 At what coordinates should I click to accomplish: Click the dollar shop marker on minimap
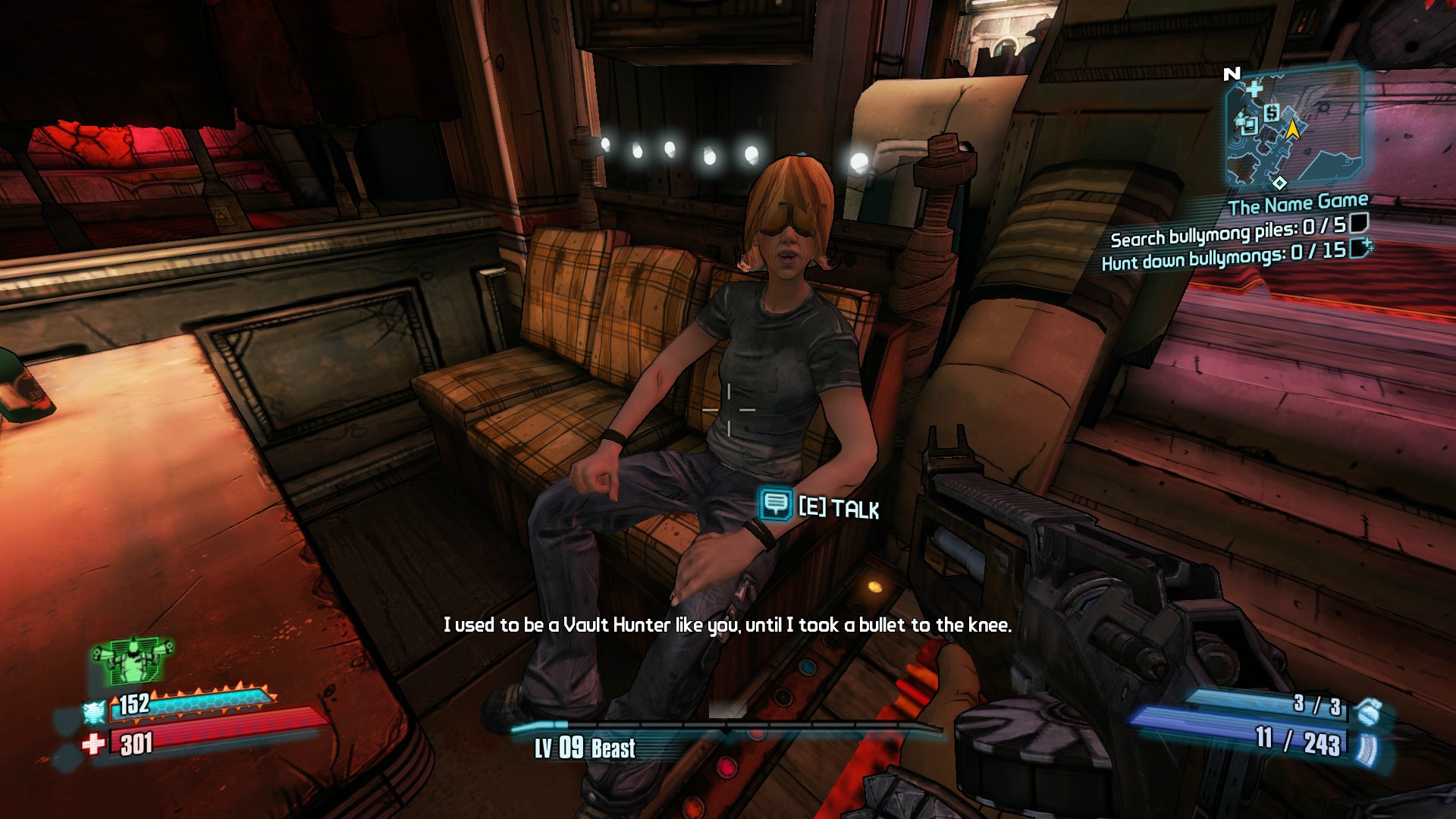pyautogui.click(x=1272, y=113)
